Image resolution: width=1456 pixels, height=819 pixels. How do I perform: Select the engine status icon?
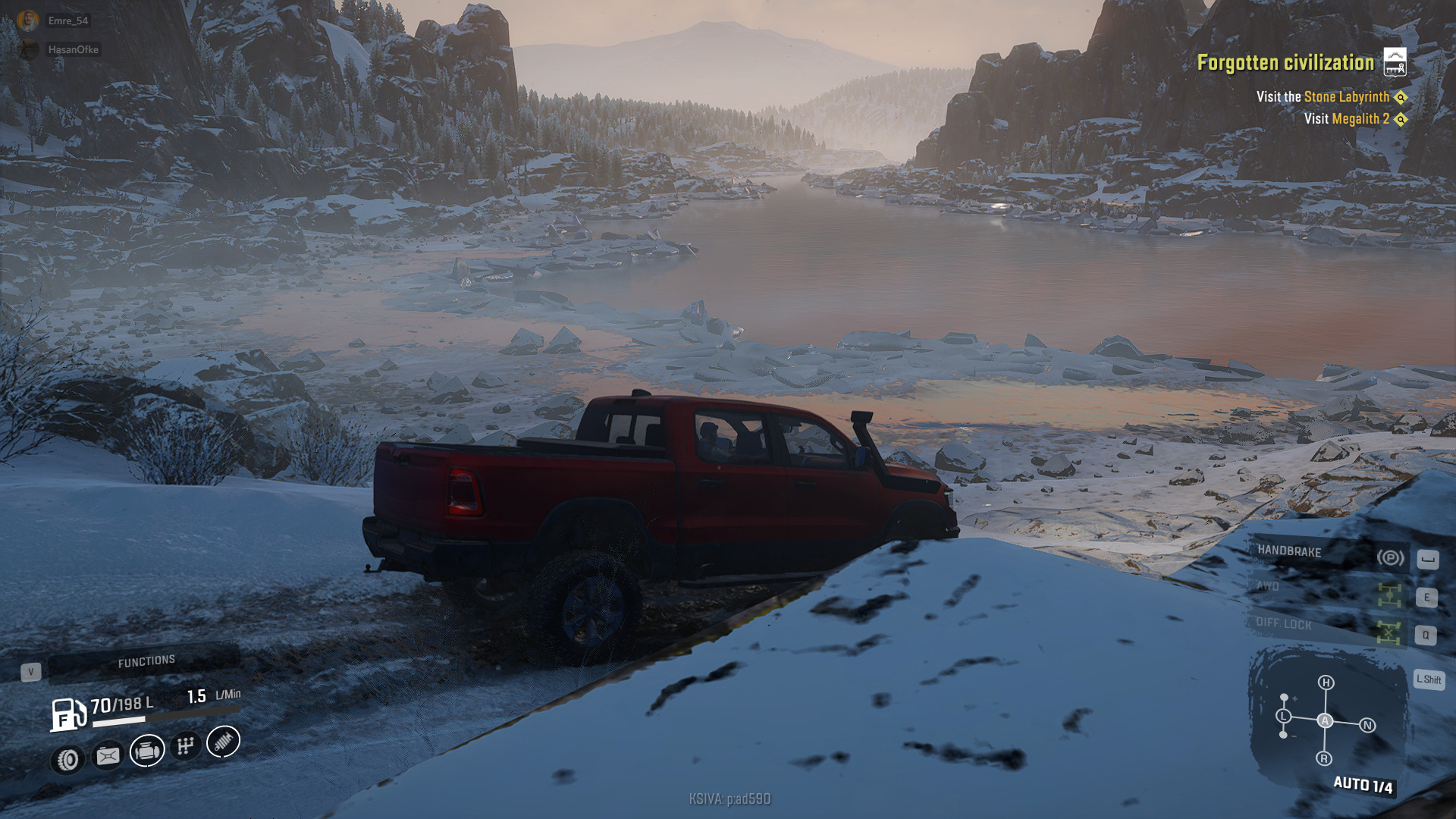tap(147, 751)
